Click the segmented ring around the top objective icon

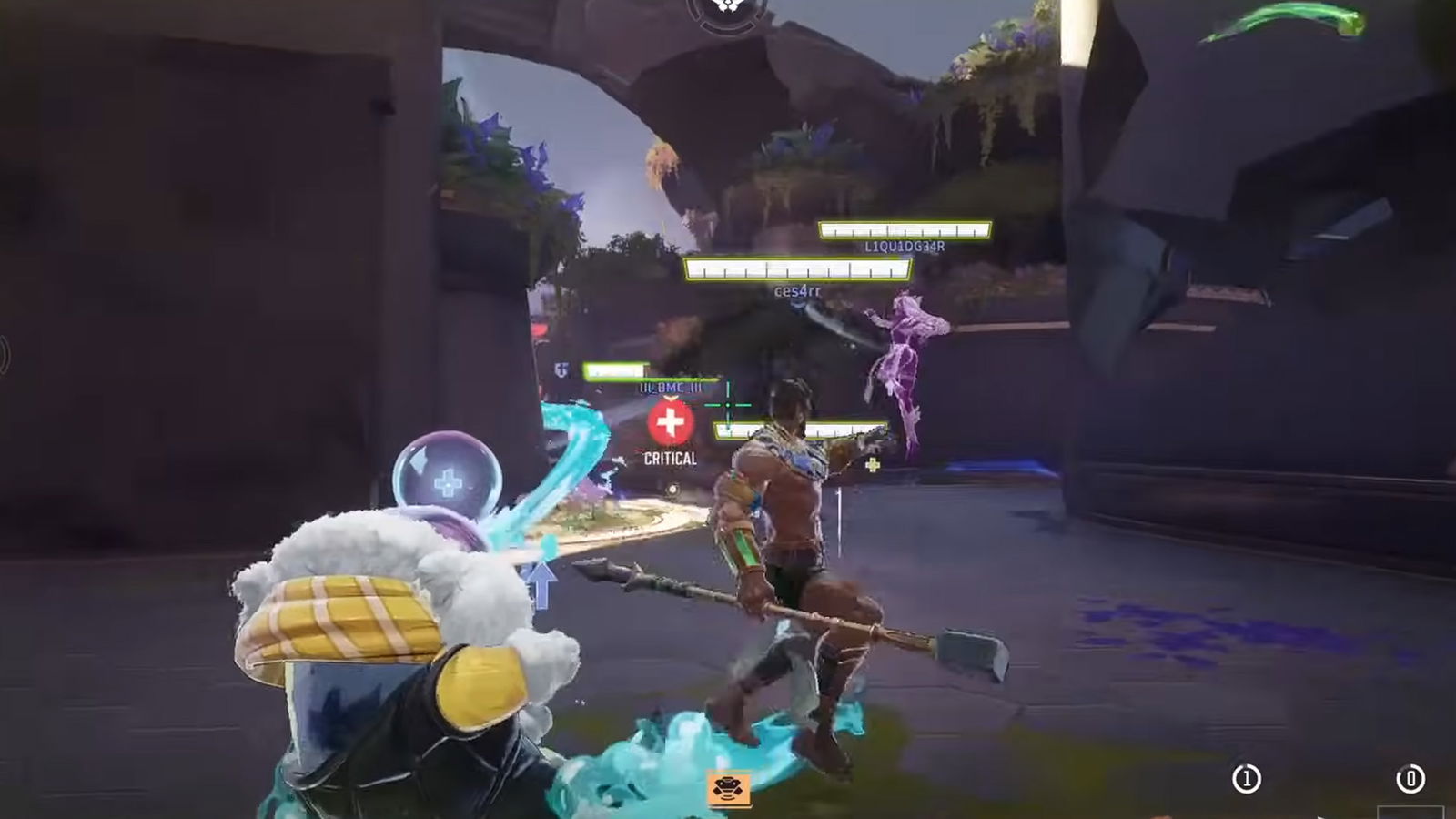pos(728,30)
